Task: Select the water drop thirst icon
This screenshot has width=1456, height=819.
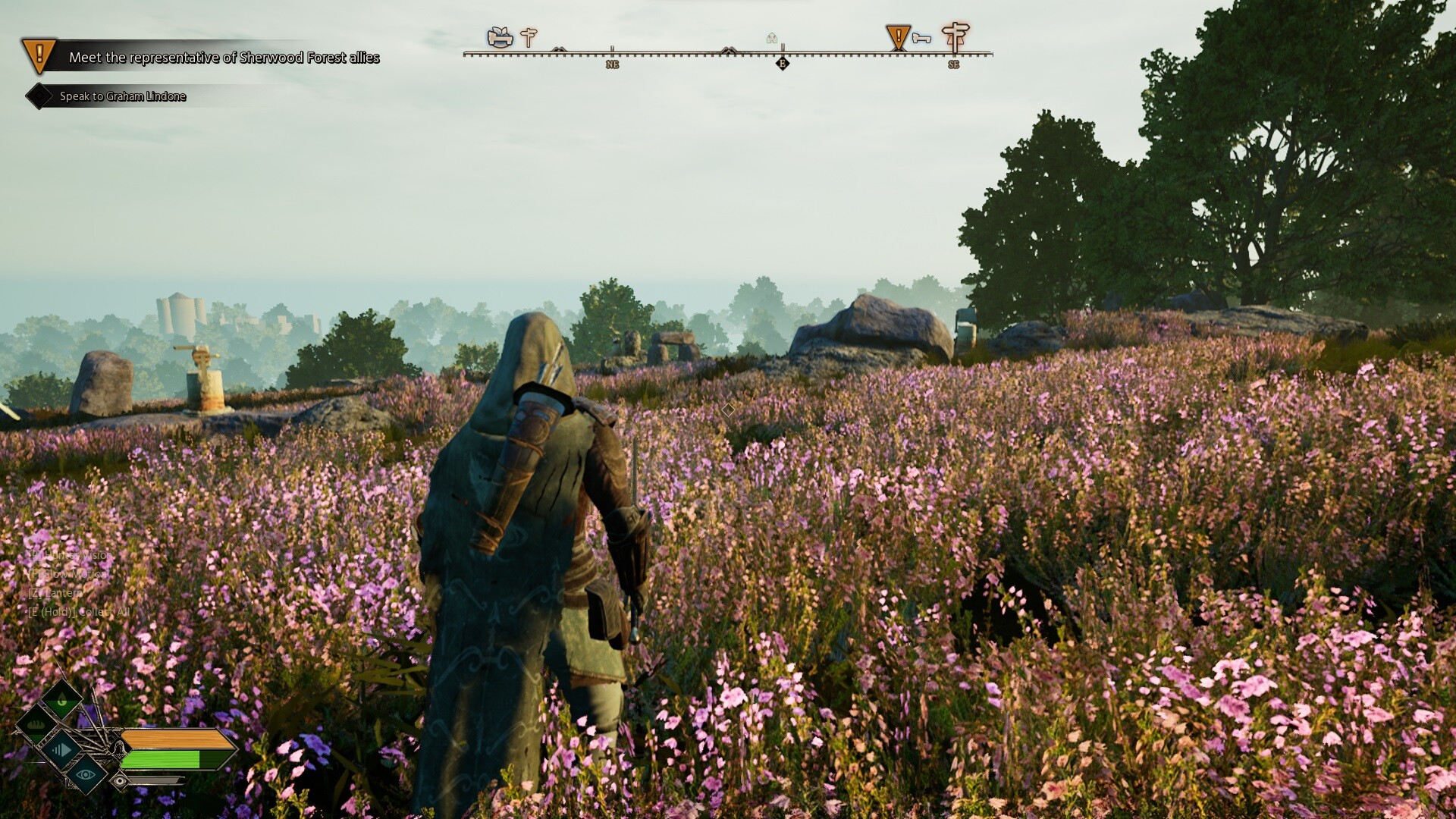Action: tap(61, 701)
